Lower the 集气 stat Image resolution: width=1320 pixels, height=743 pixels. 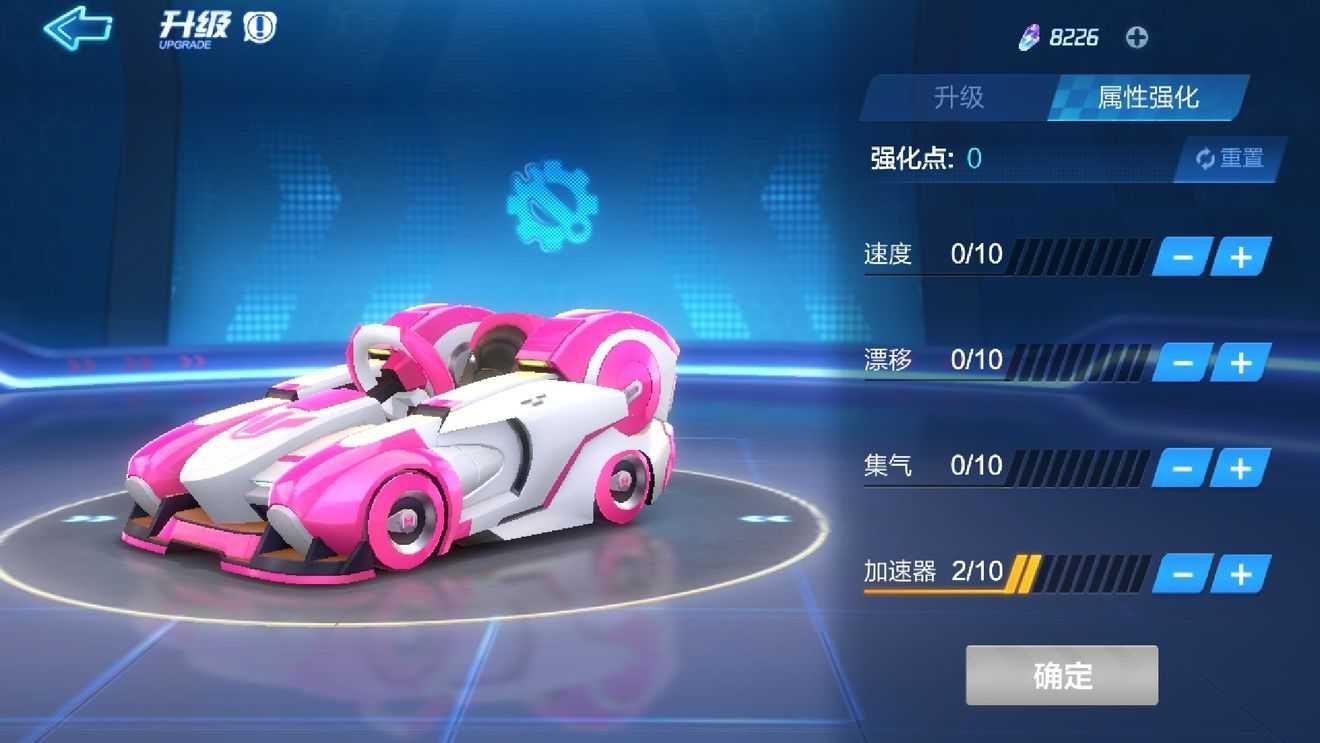(x=1182, y=468)
